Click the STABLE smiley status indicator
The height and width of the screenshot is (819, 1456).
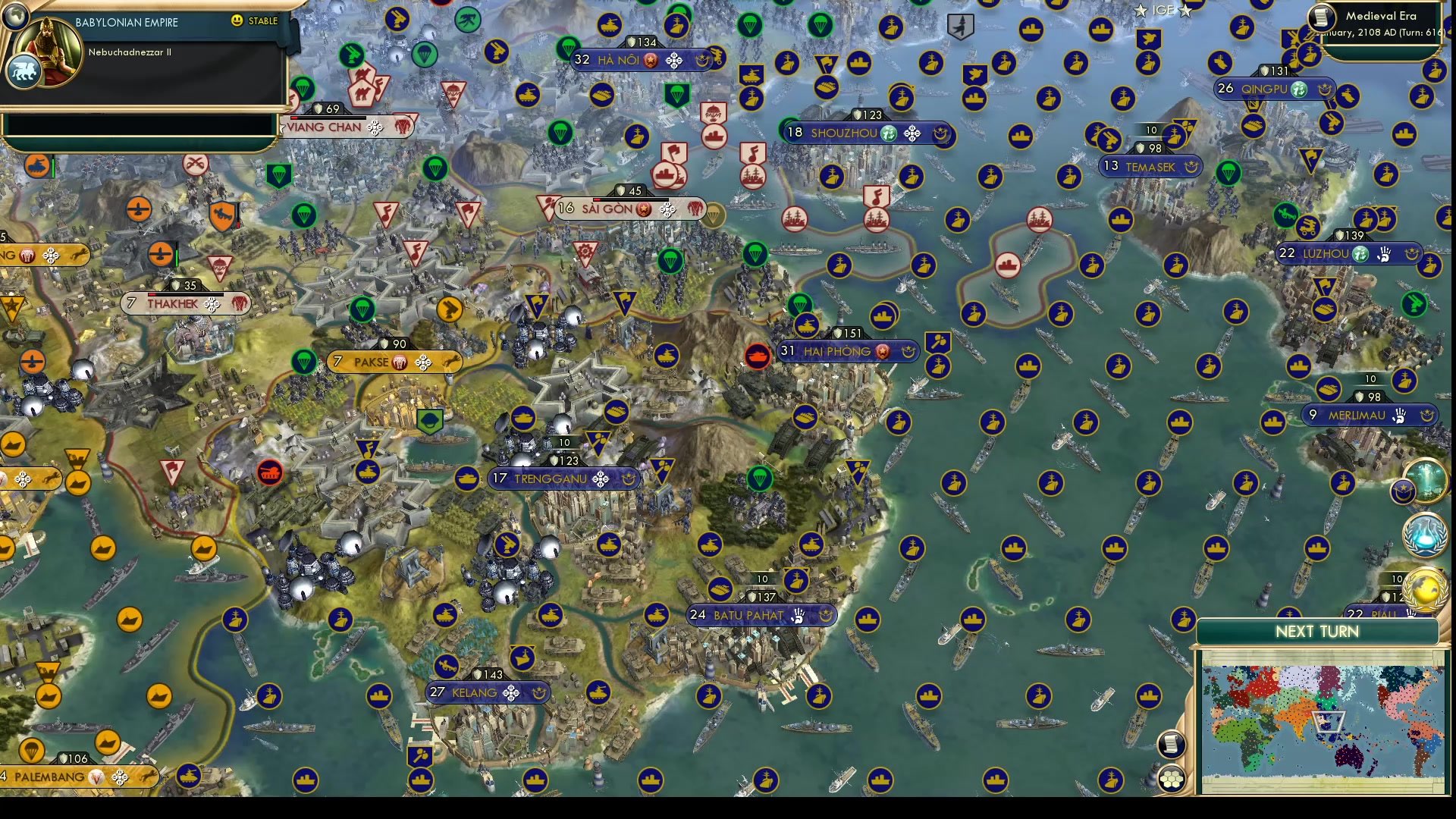coord(237,21)
